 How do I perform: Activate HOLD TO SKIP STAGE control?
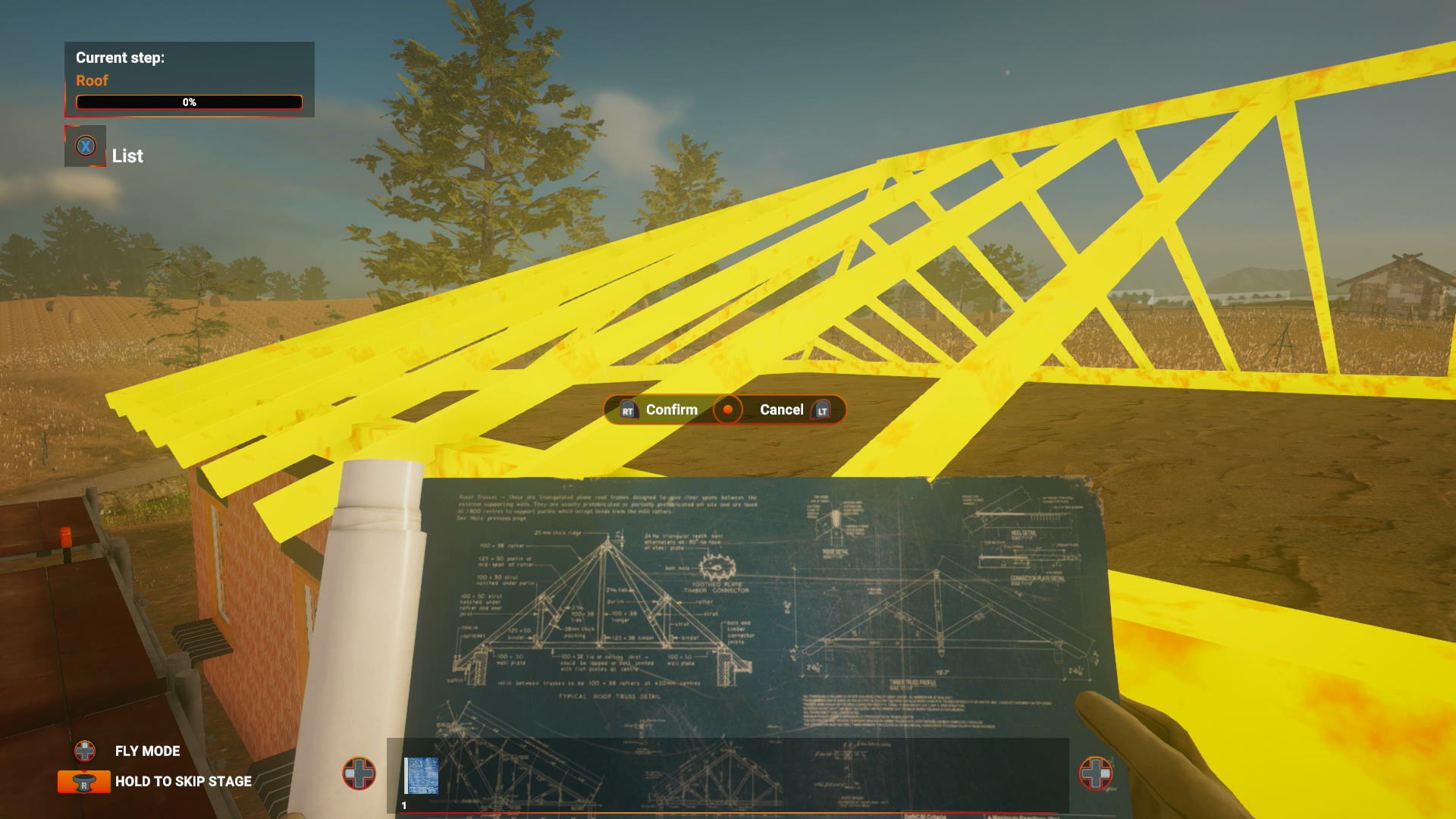click(183, 781)
